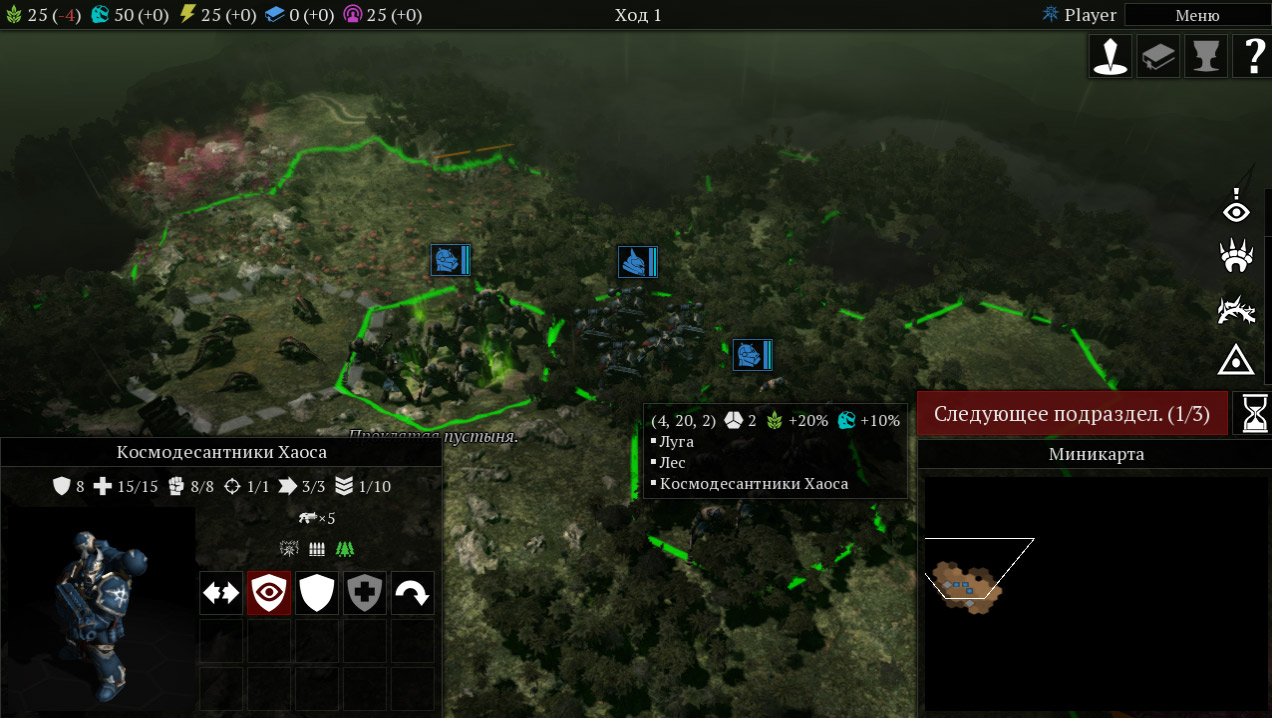Select the eye with exclamation notification icon

point(1237,207)
